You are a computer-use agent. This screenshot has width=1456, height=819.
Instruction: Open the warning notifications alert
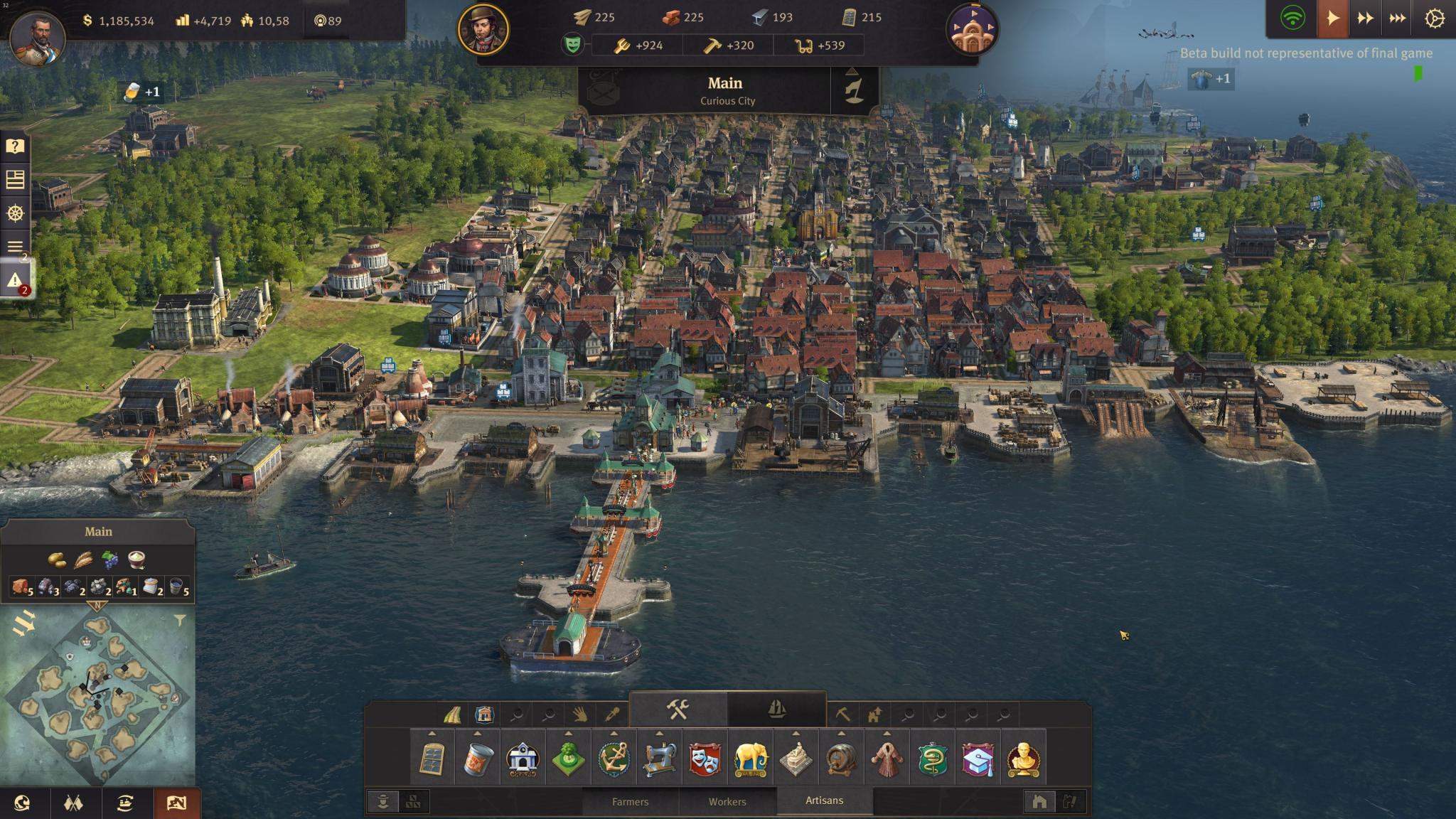(x=15, y=281)
